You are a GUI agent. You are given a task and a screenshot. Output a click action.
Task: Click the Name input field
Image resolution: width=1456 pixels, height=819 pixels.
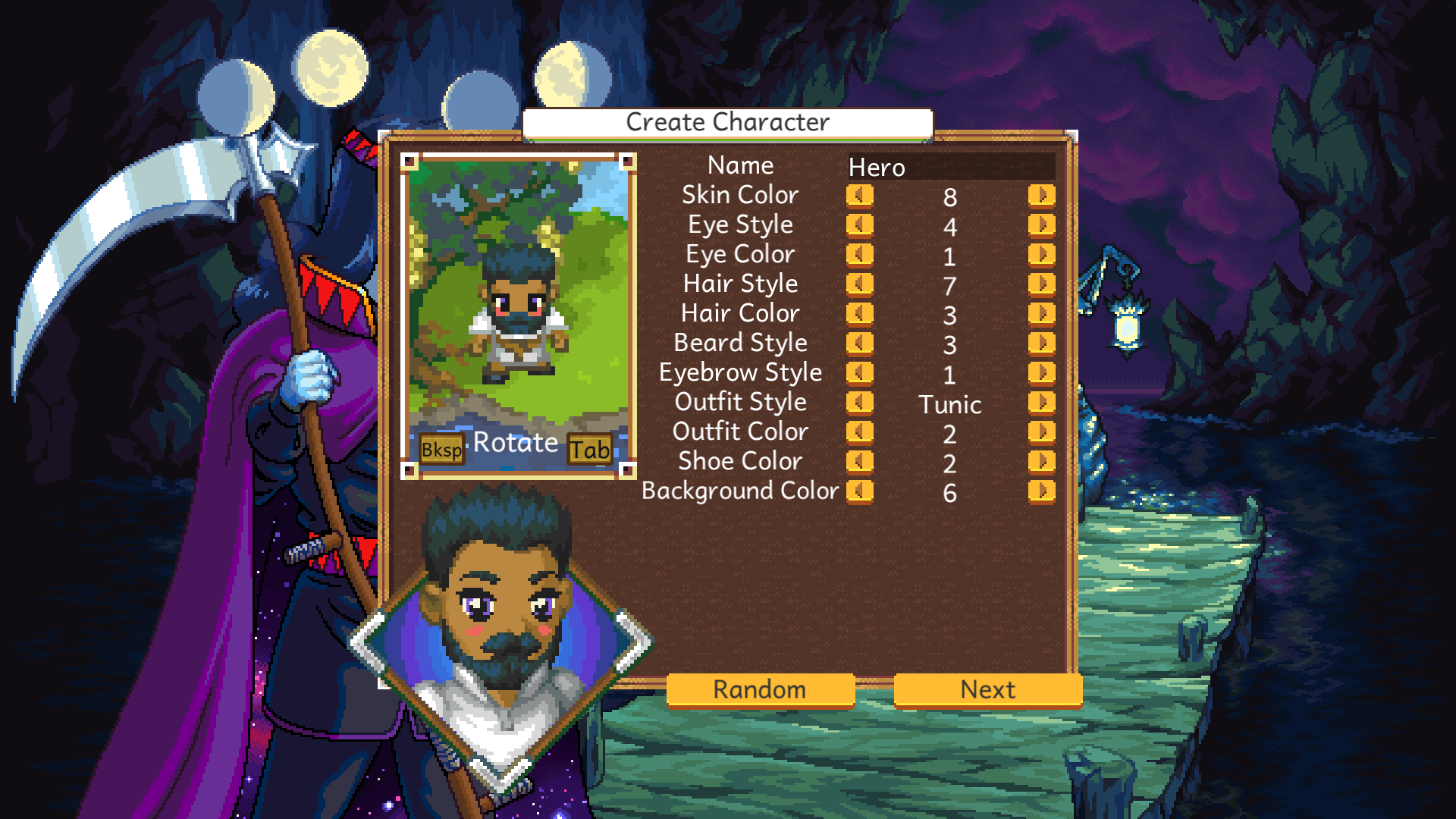click(x=951, y=167)
